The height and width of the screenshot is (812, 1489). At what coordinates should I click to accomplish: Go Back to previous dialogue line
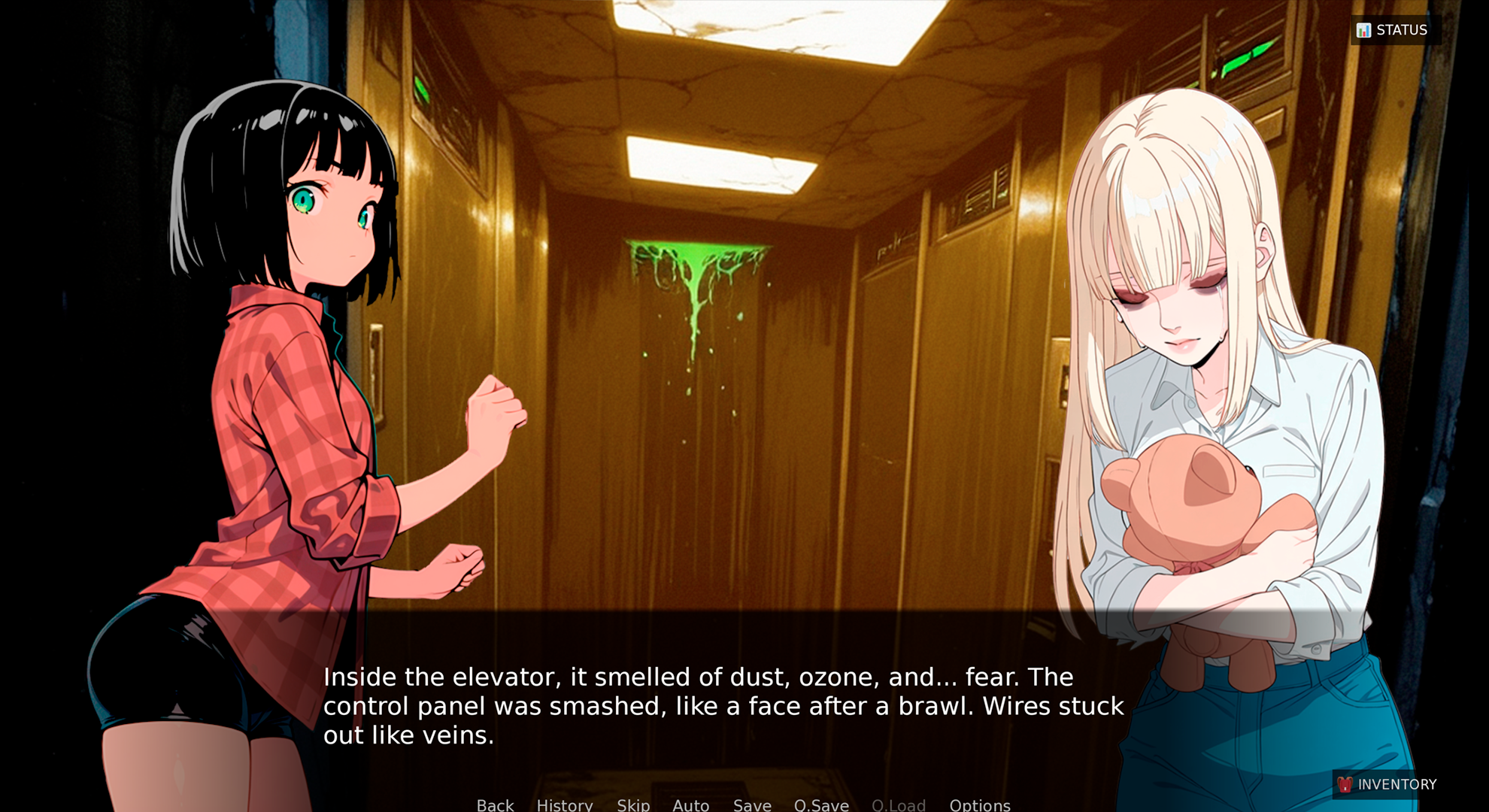(495, 804)
